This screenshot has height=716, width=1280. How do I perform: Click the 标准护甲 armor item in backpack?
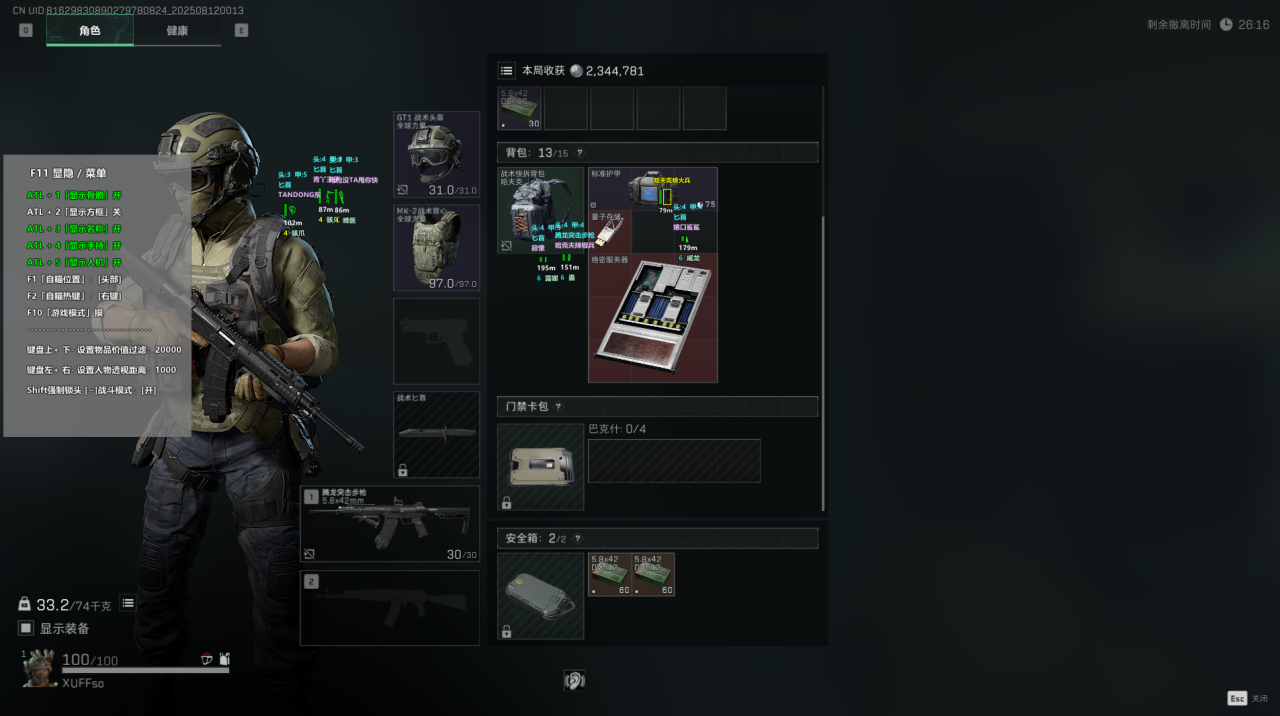point(652,188)
